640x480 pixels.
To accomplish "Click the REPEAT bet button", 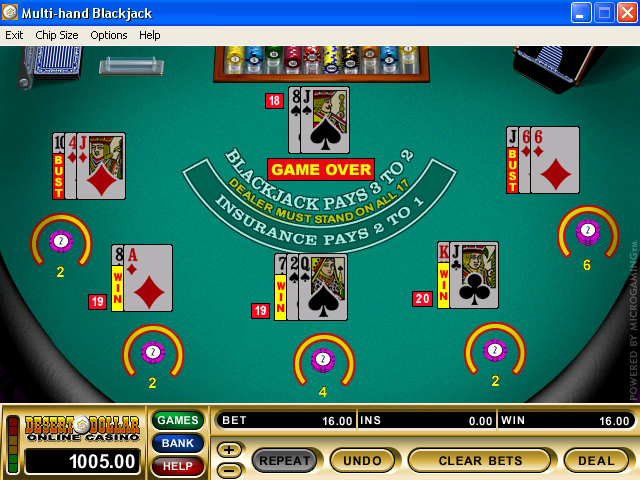I will (x=284, y=460).
